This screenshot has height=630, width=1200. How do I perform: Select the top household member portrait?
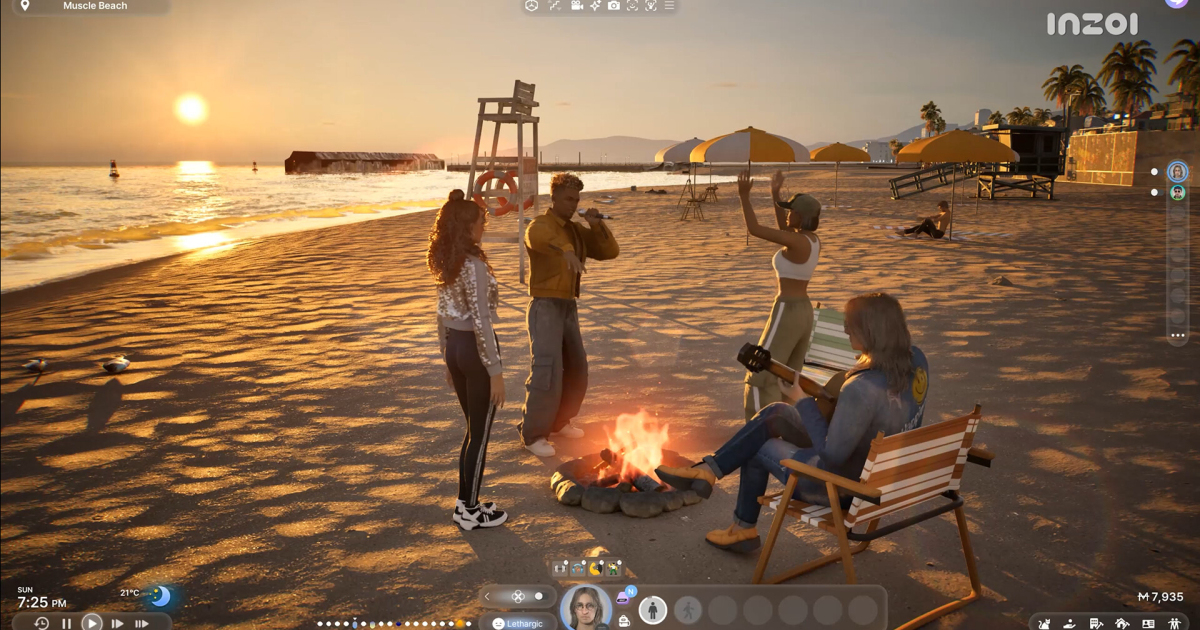pos(1178,172)
